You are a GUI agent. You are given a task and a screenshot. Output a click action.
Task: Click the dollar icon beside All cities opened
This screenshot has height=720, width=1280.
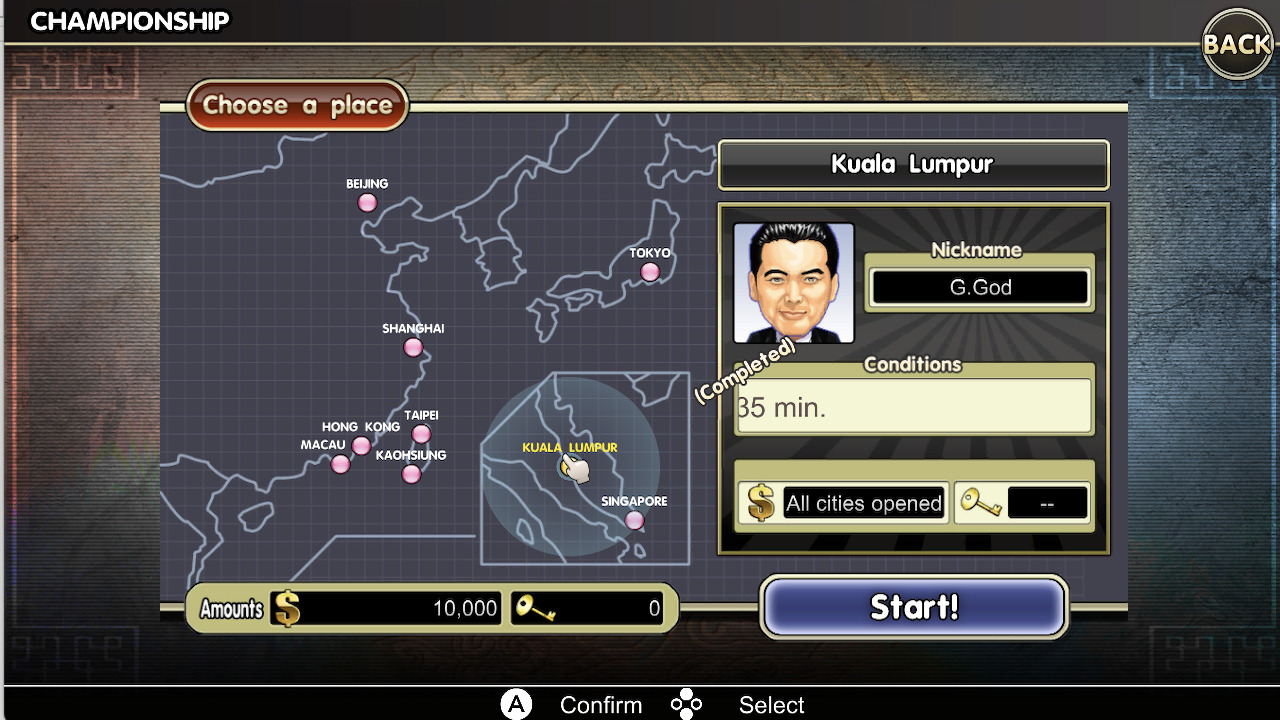coord(760,502)
